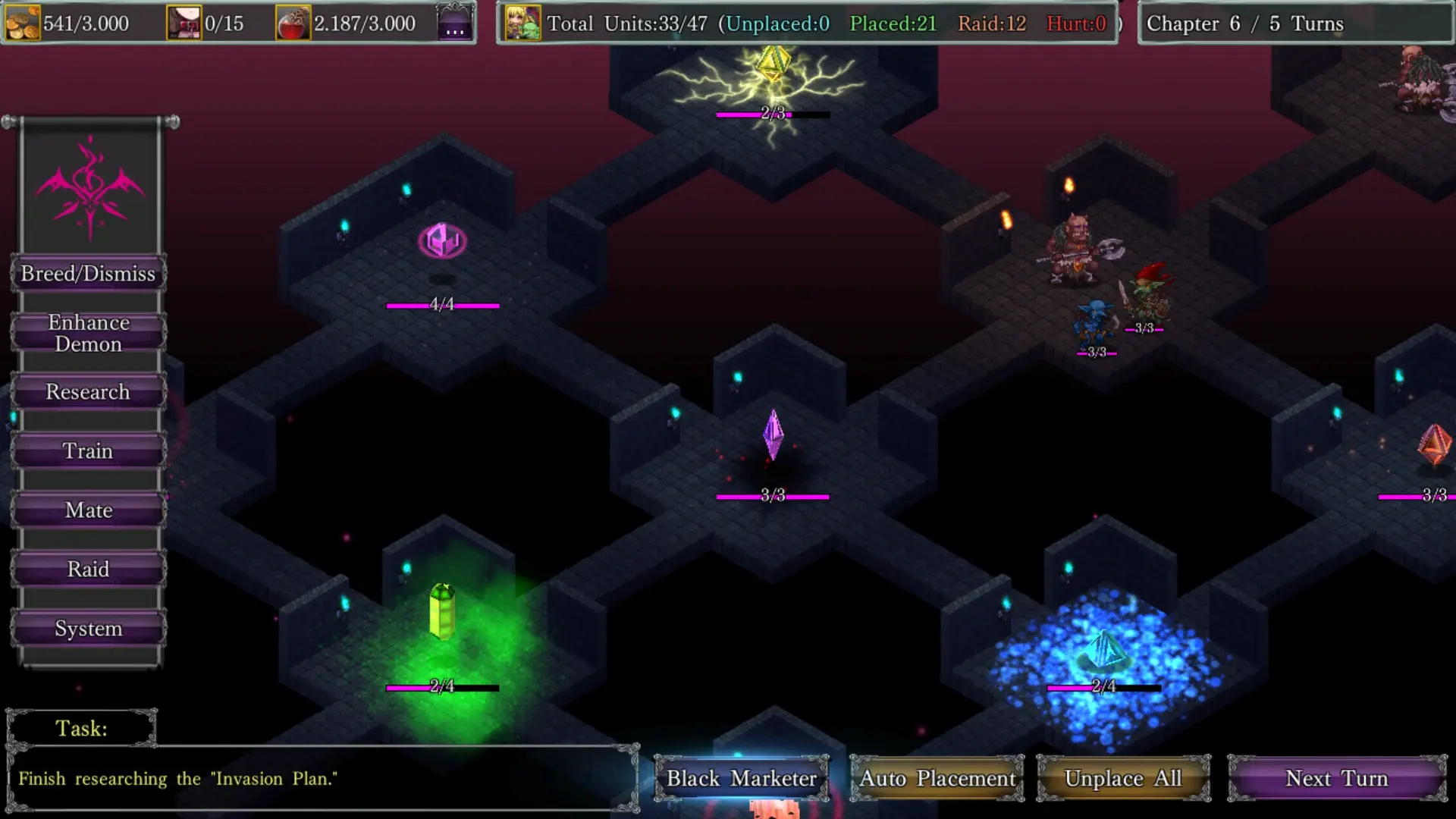The height and width of the screenshot is (819, 1456).
Task: Select the Task objective panel
Action: [x=322, y=778]
